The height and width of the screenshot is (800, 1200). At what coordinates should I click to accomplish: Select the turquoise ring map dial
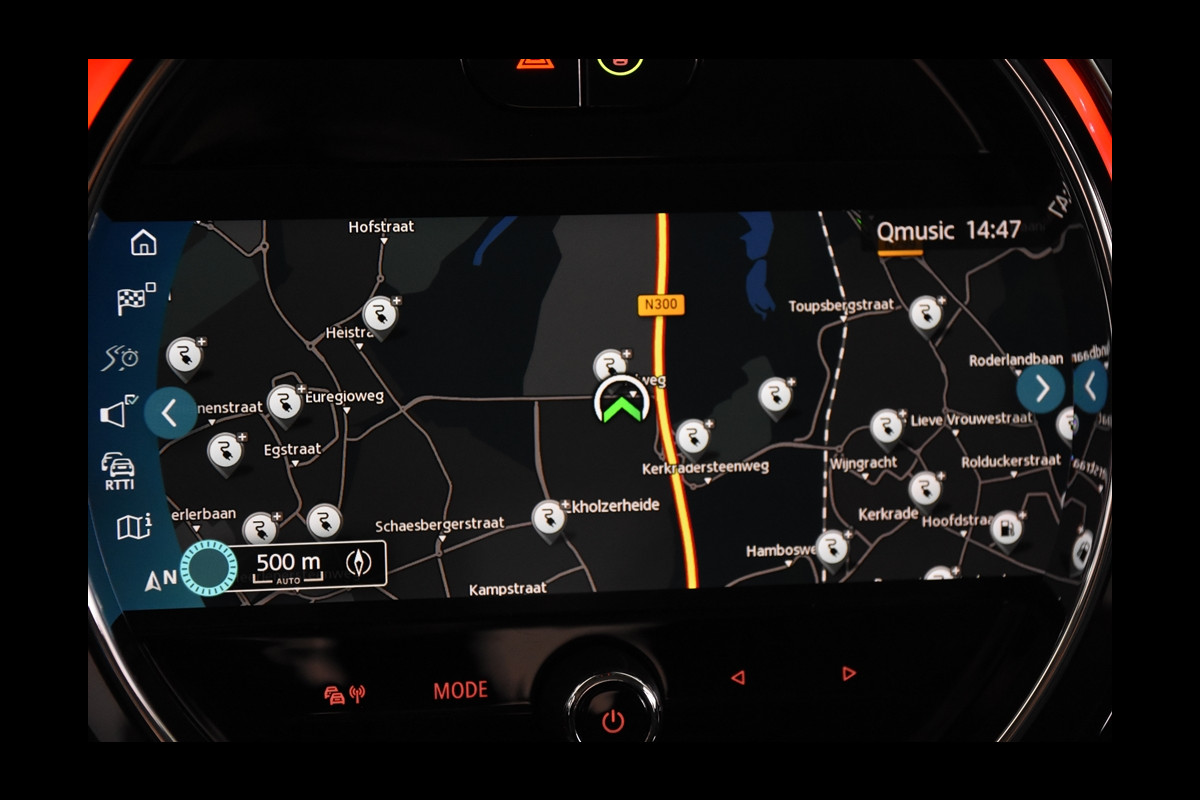tap(208, 568)
